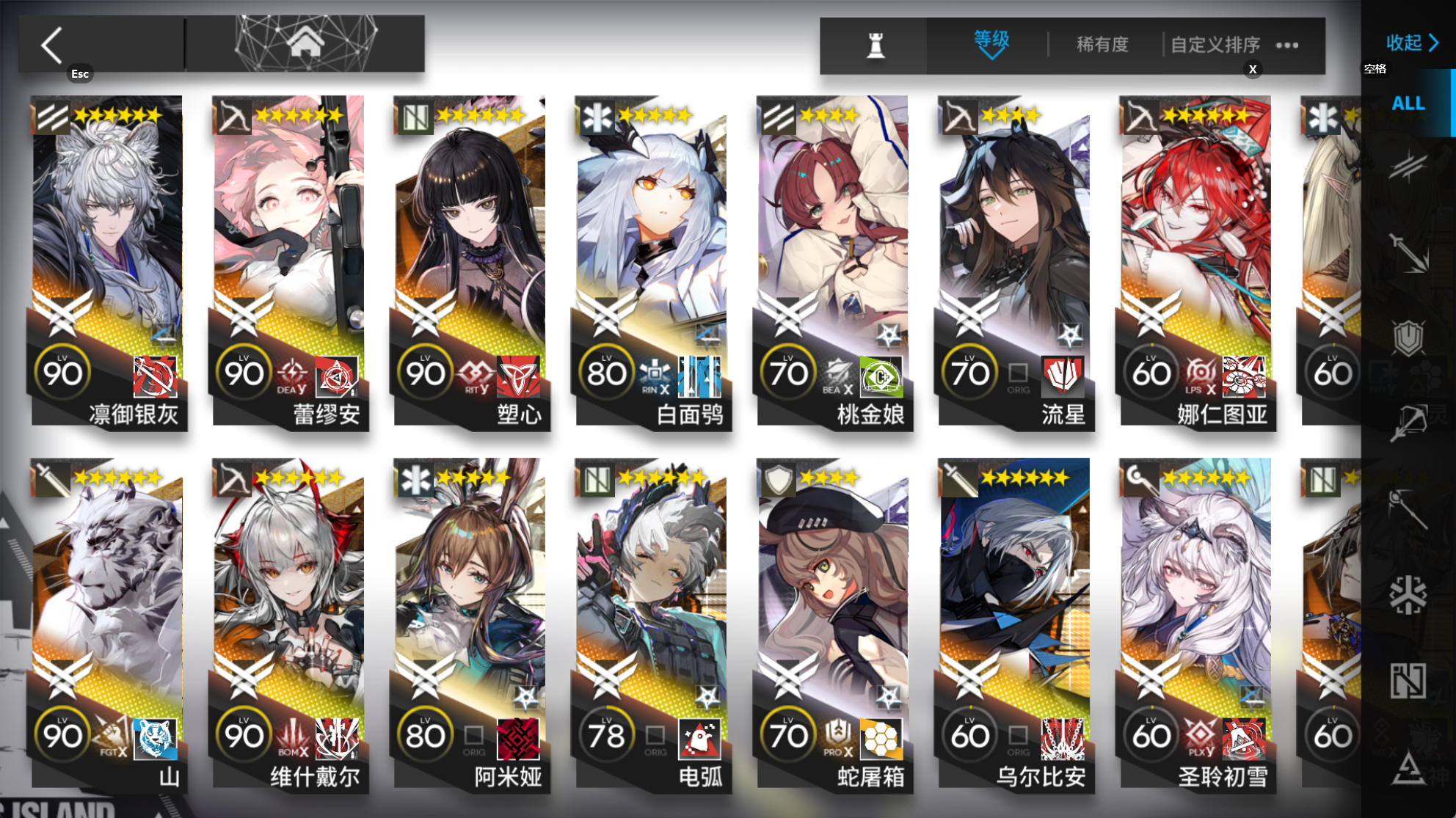Expand the ... more sorting options
The image size is (1456, 818).
(x=1286, y=44)
